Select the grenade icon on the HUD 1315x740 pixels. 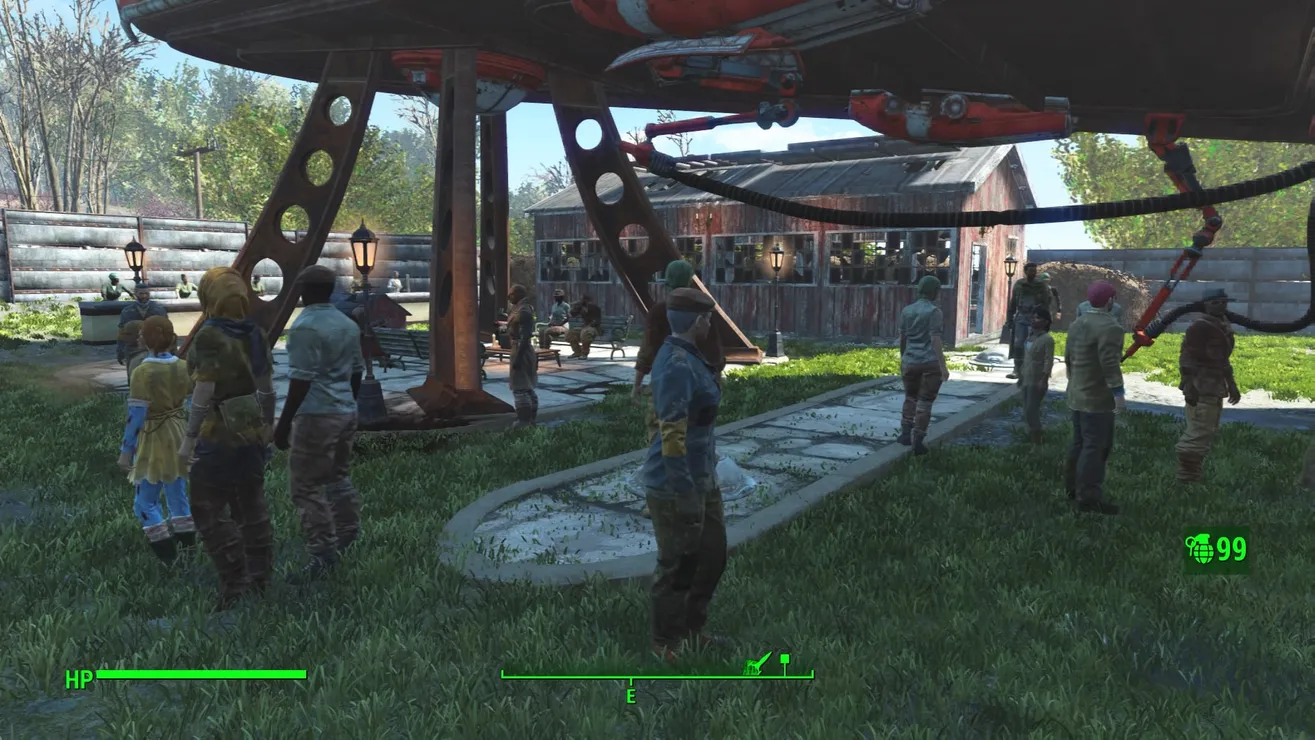point(1199,549)
